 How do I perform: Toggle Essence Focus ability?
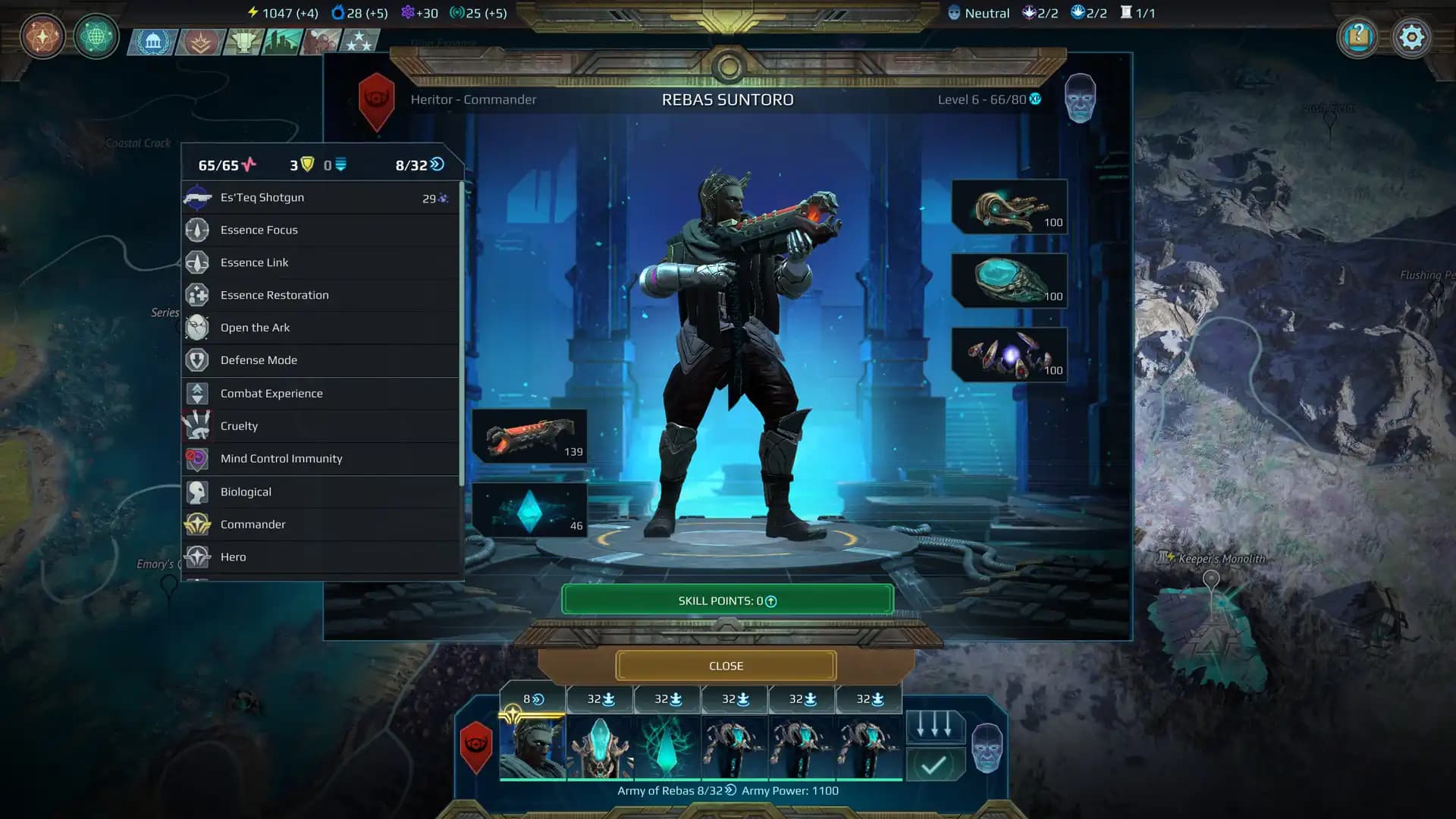click(259, 230)
